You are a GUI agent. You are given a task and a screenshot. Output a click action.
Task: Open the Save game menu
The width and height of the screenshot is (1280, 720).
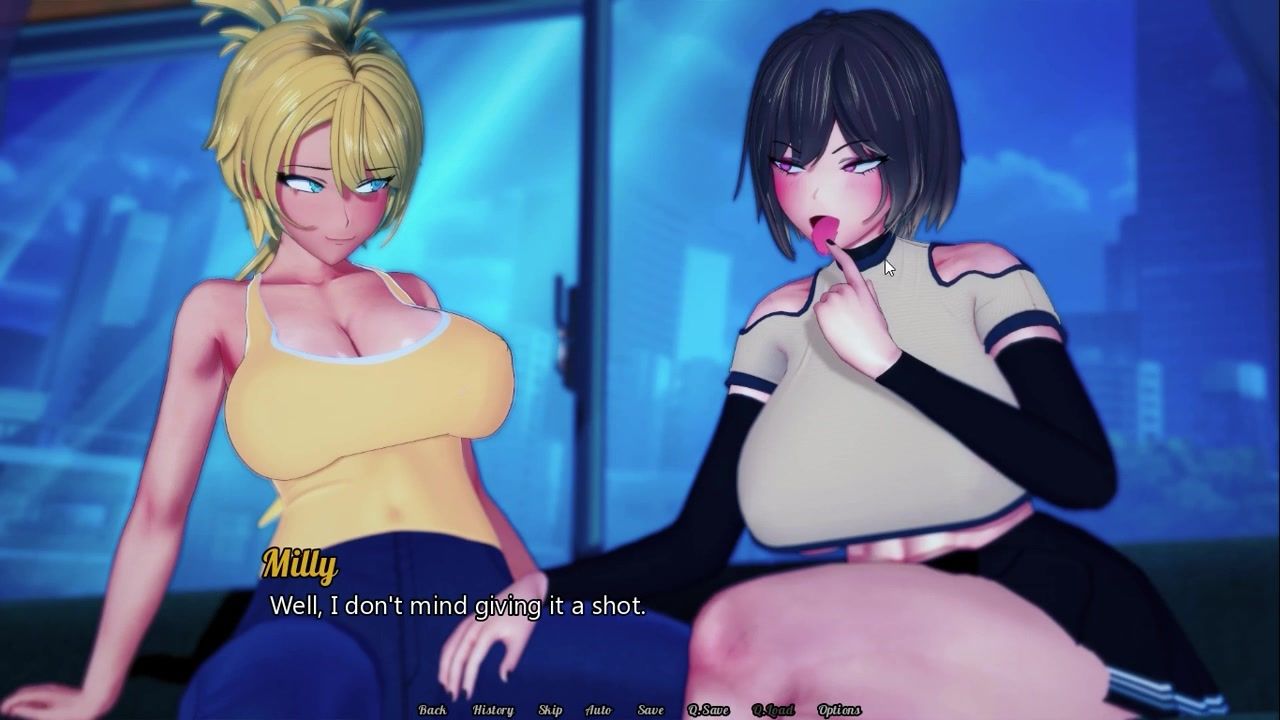pyautogui.click(x=650, y=710)
